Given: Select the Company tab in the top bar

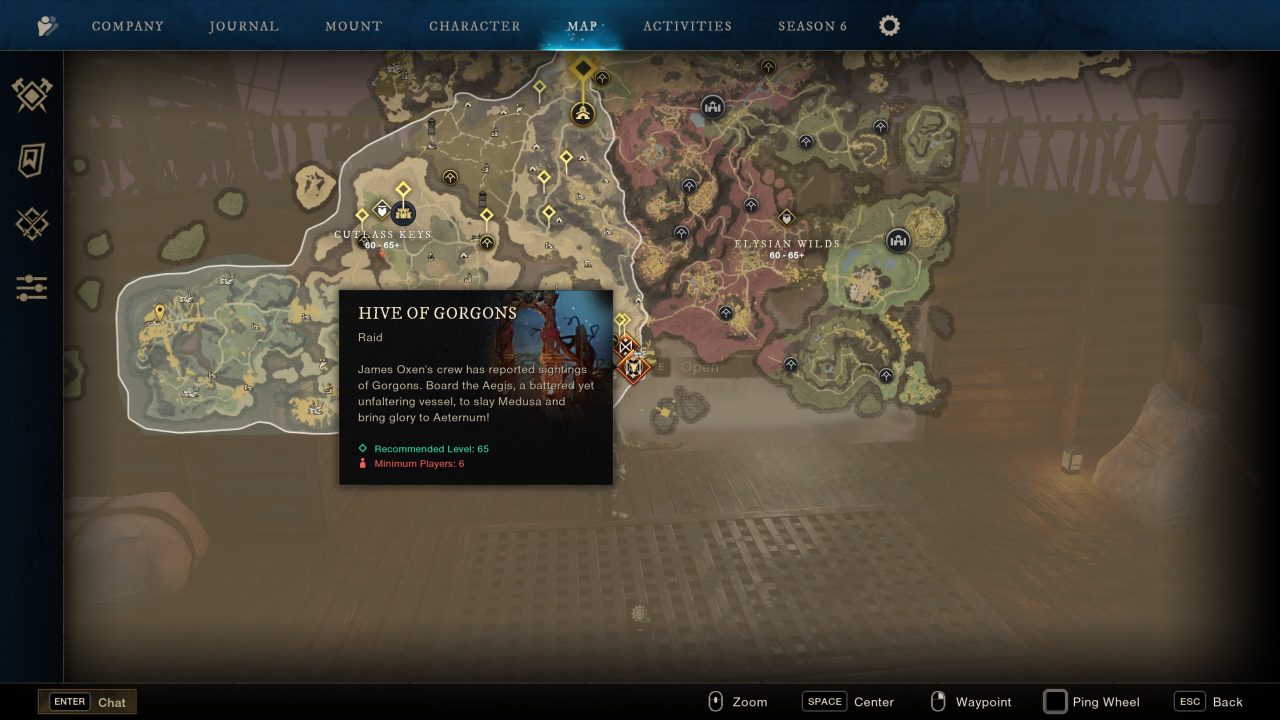Looking at the screenshot, I should [128, 25].
